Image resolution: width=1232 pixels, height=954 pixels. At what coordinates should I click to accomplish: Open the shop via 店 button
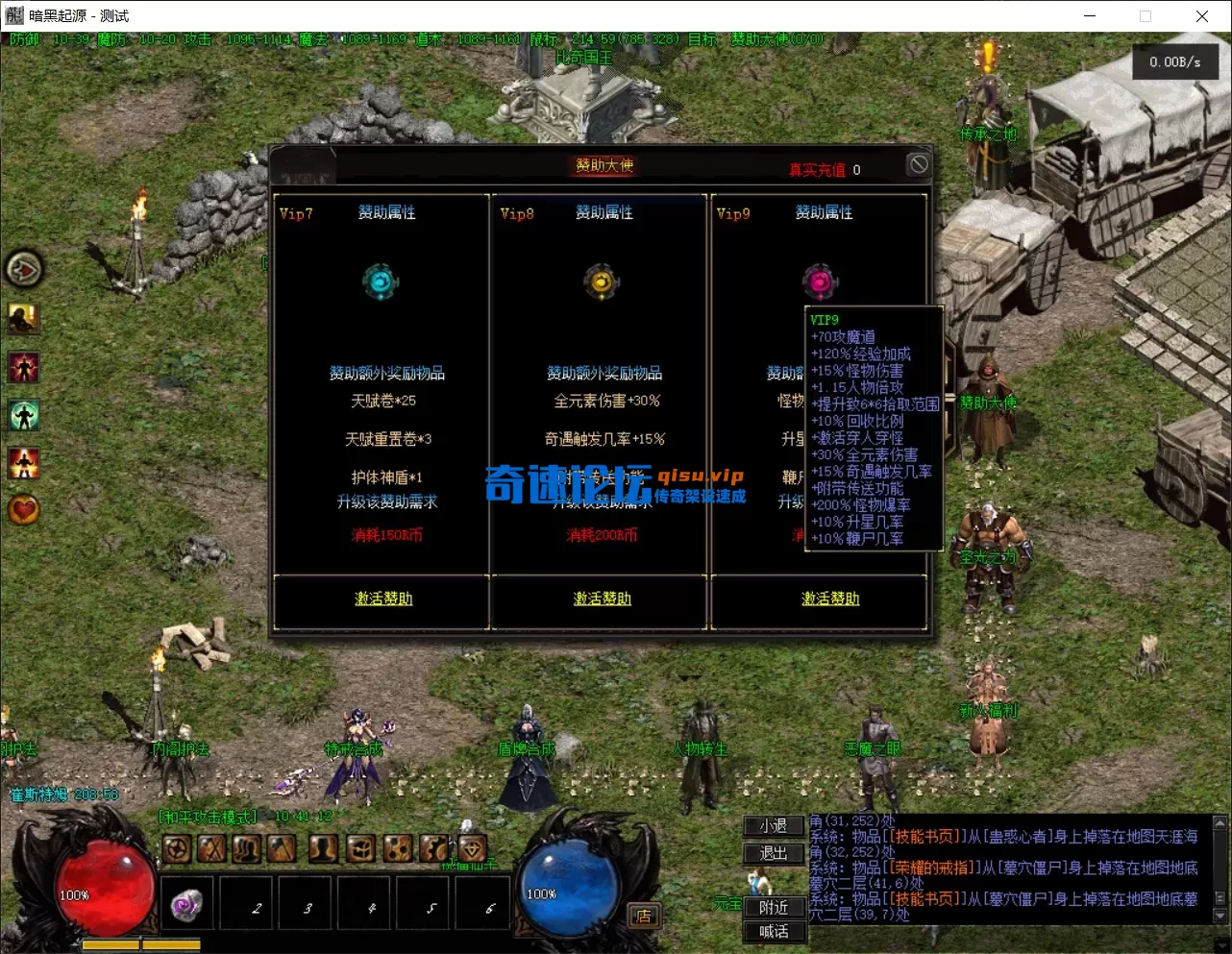(643, 916)
